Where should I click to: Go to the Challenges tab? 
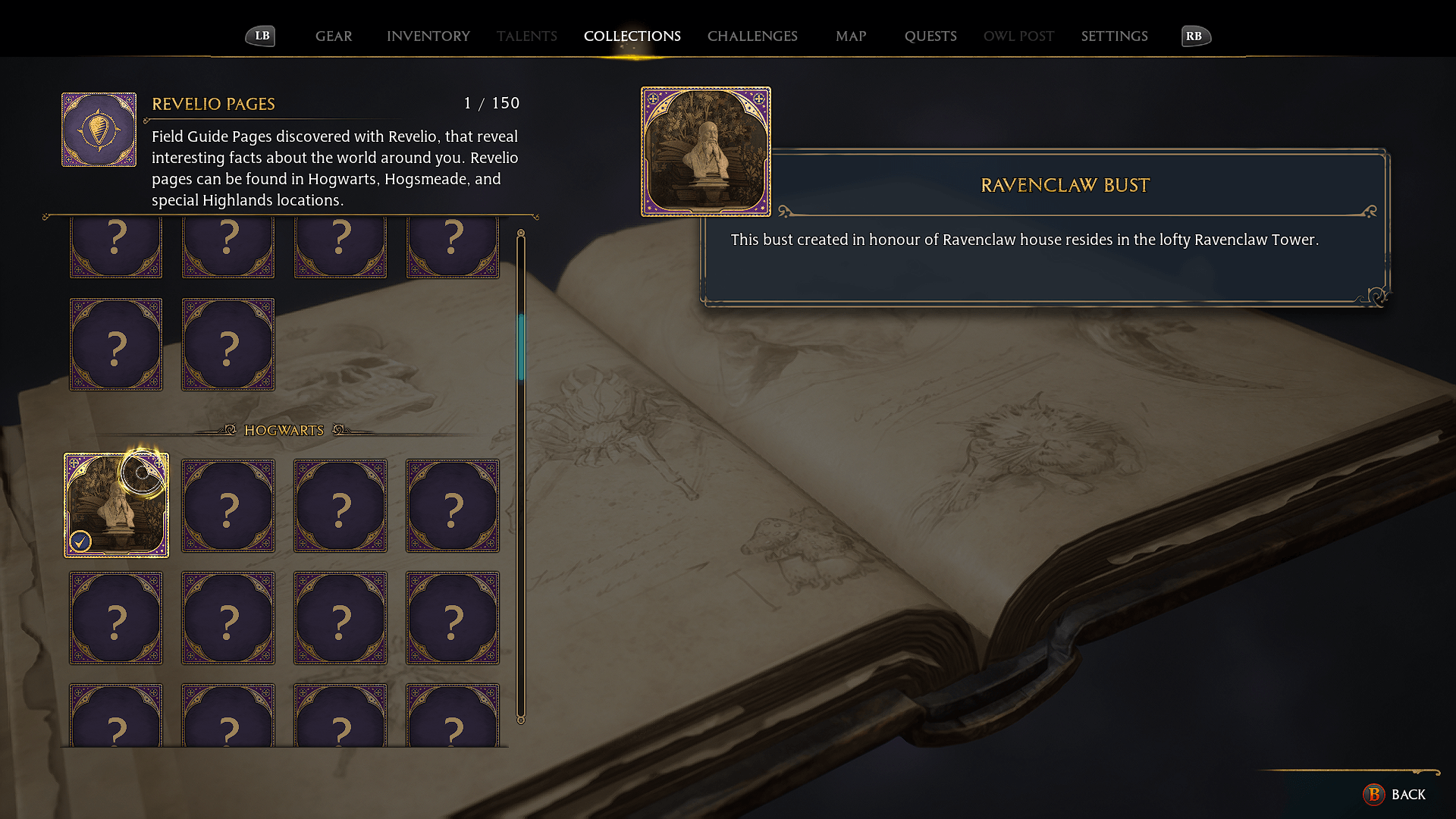click(x=752, y=36)
